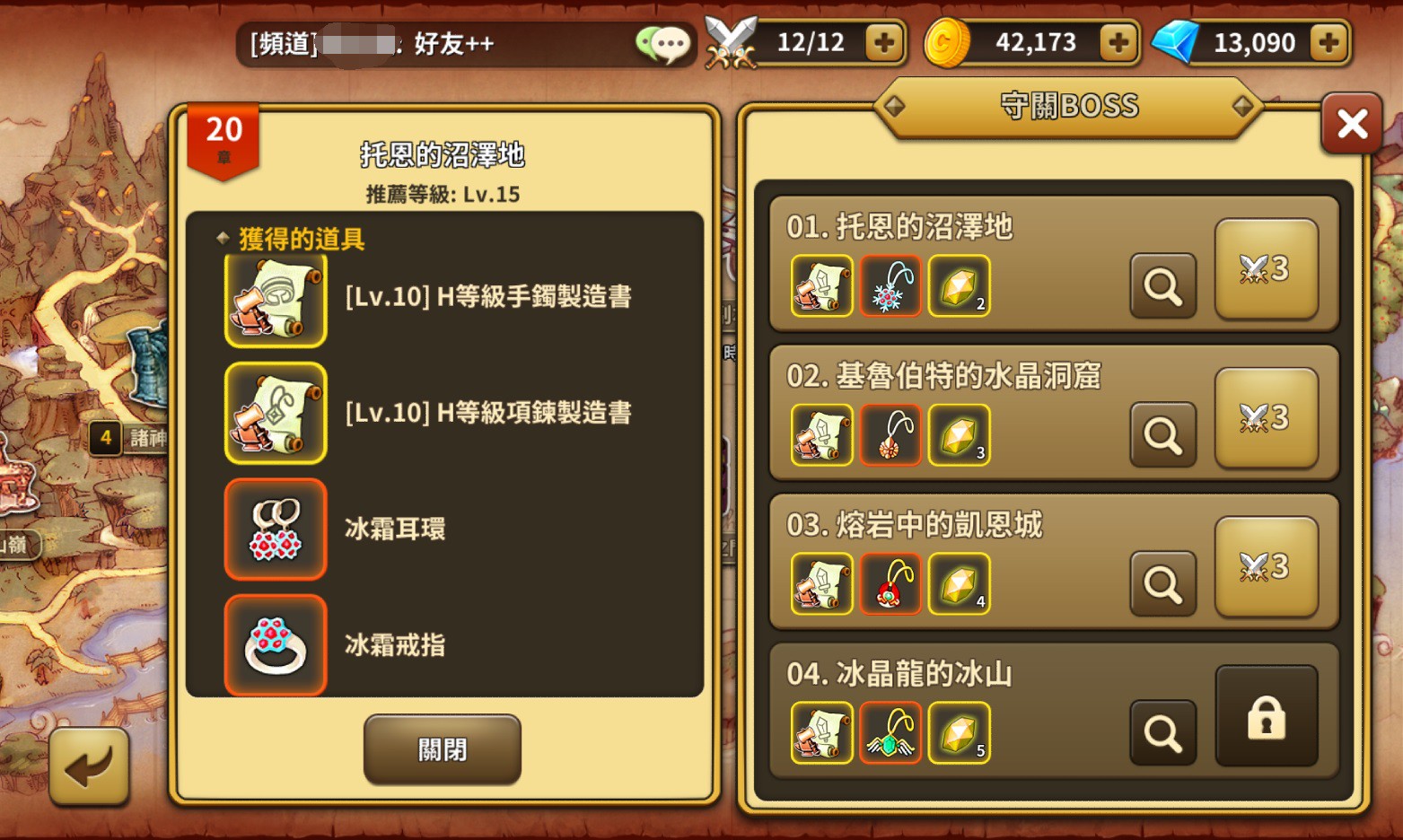
Task: Open the snowflake pendant reward icon in stage 01
Action: click(x=890, y=287)
